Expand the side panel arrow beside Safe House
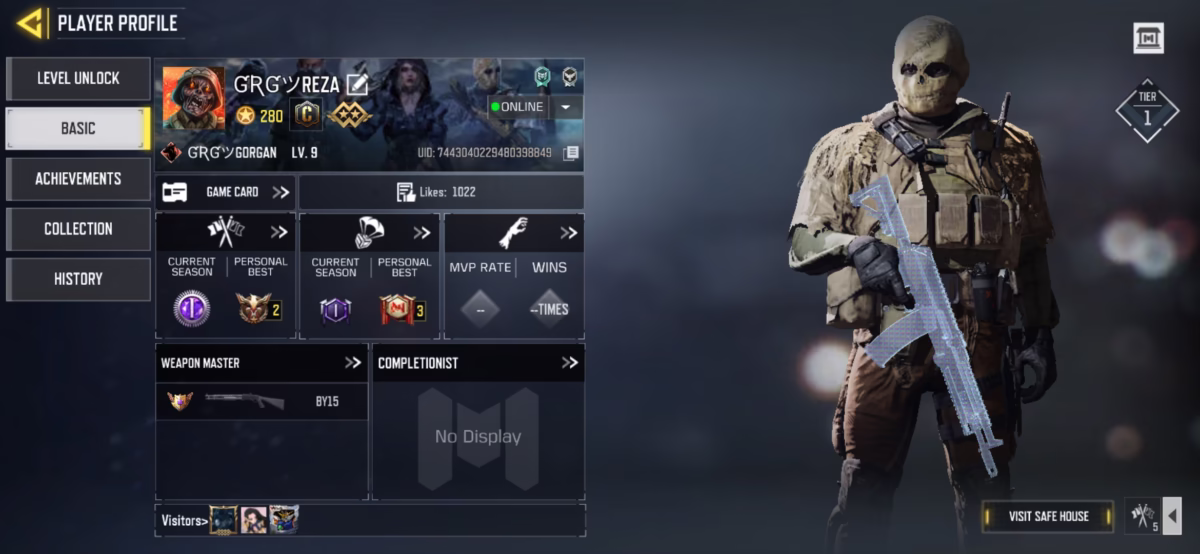 tap(1174, 516)
